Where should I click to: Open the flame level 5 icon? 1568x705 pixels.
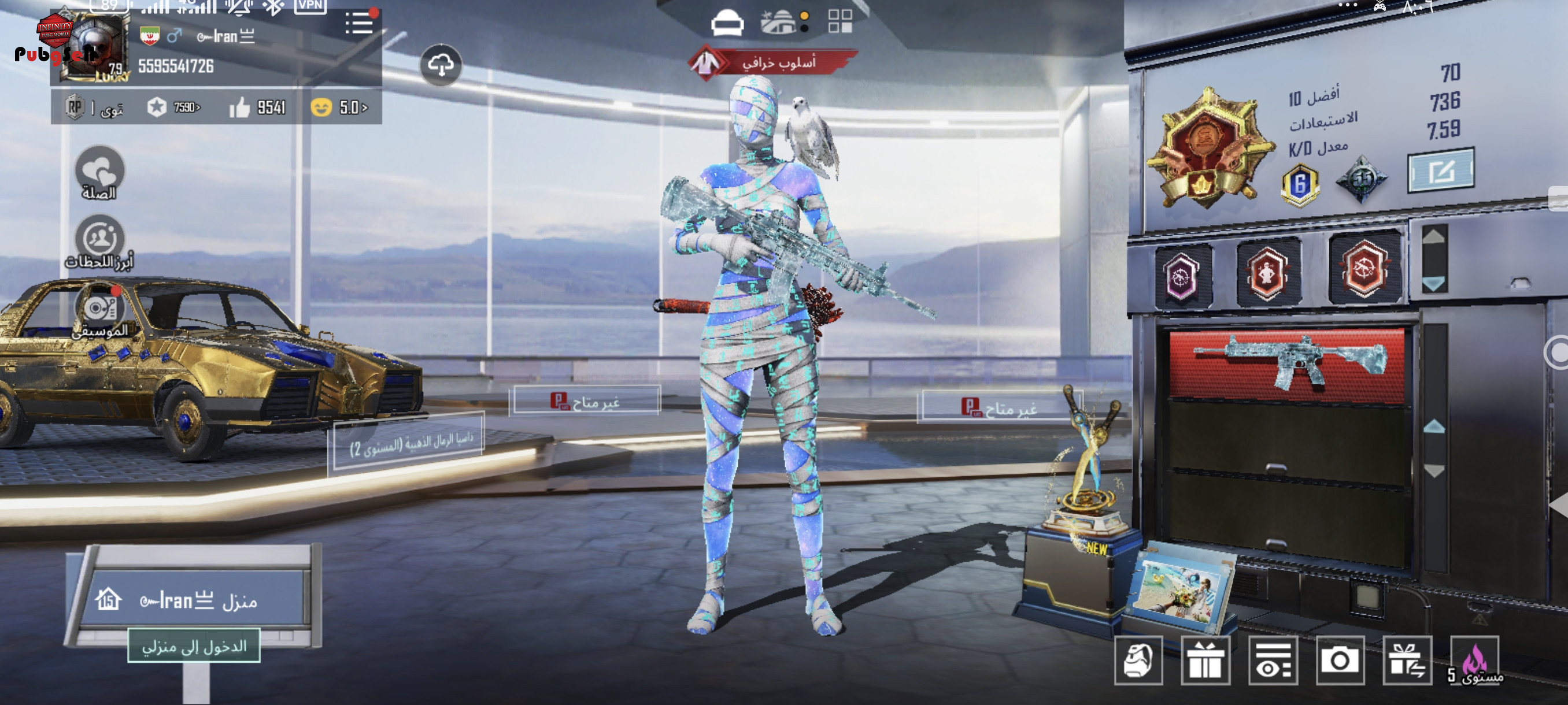[x=1474, y=661]
